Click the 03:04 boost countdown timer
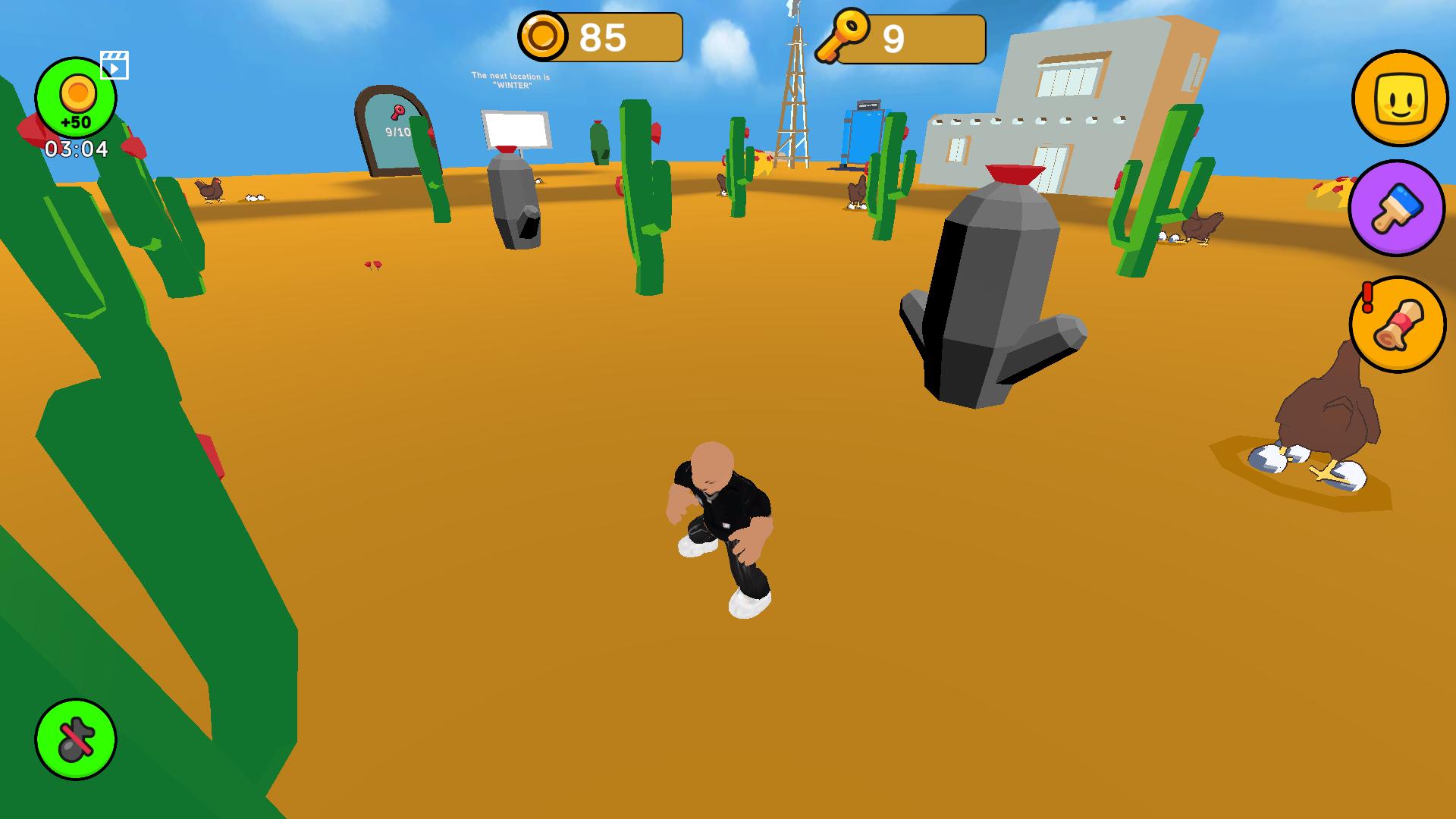Screen dimensions: 1456x819 (x=76, y=149)
